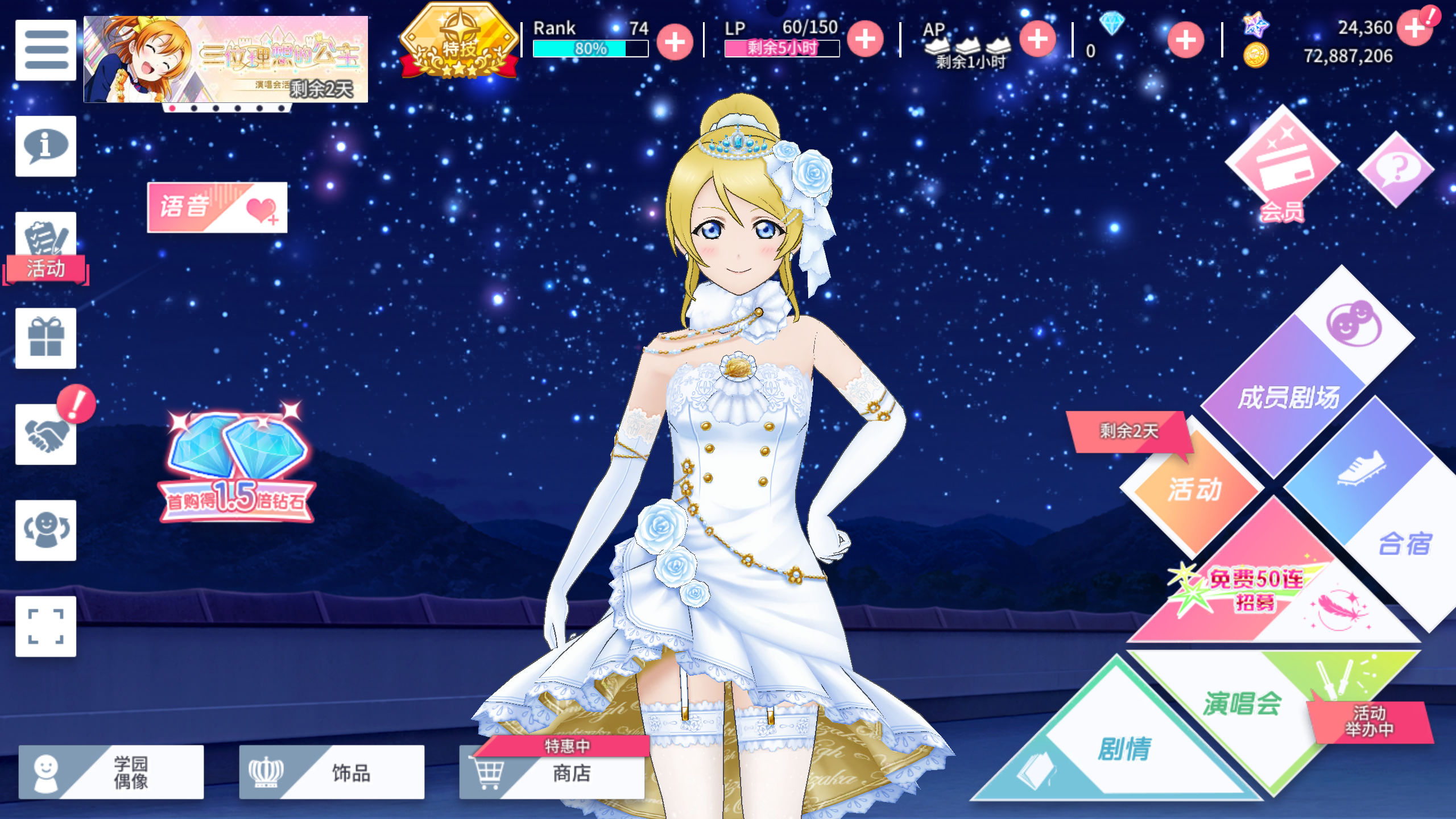The height and width of the screenshot is (819, 1456).
Task: Open the event banner with orange-haired girl
Action: (225, 59)
